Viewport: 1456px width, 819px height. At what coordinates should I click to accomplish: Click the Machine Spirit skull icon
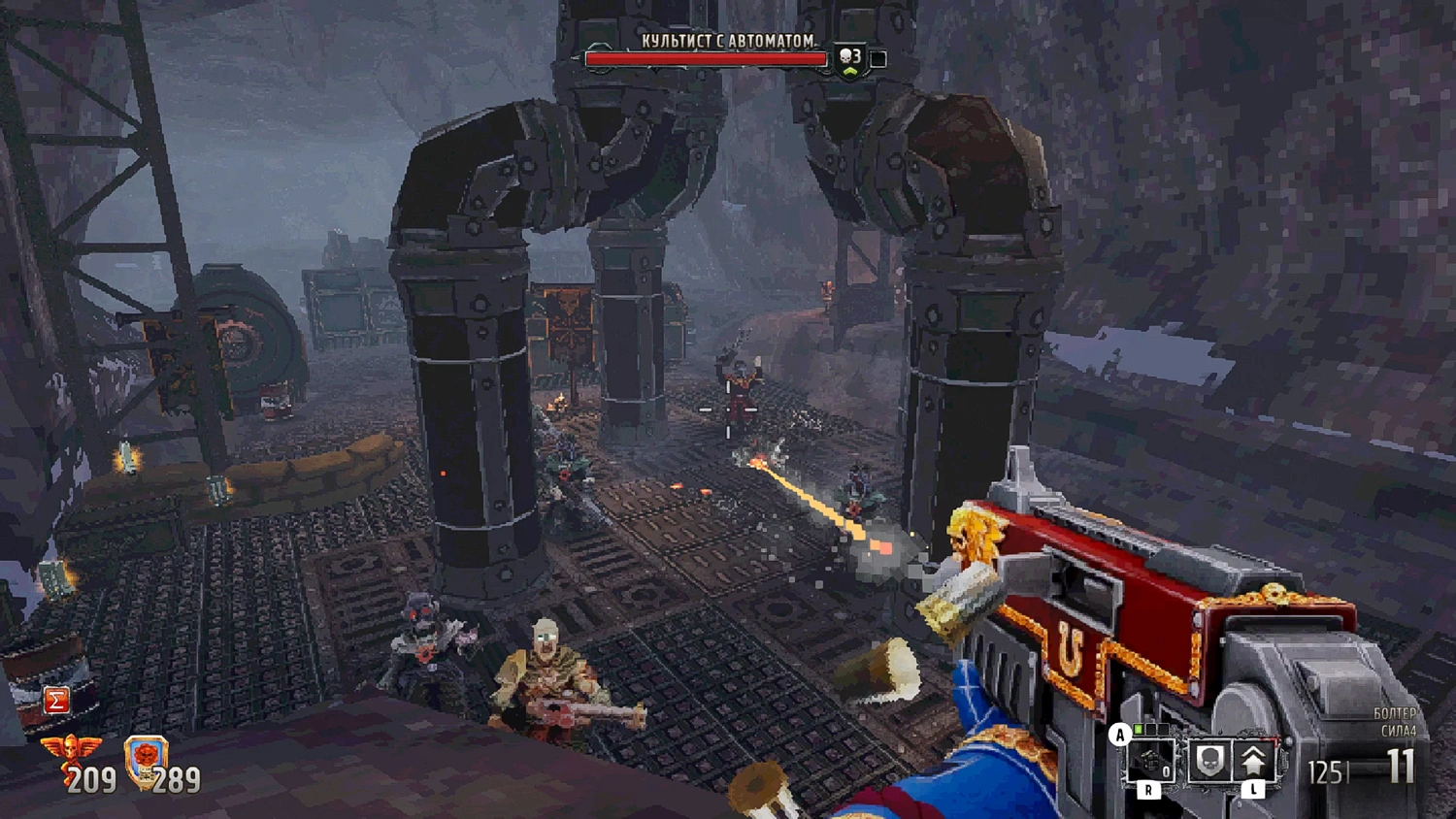coord(1209,762)
